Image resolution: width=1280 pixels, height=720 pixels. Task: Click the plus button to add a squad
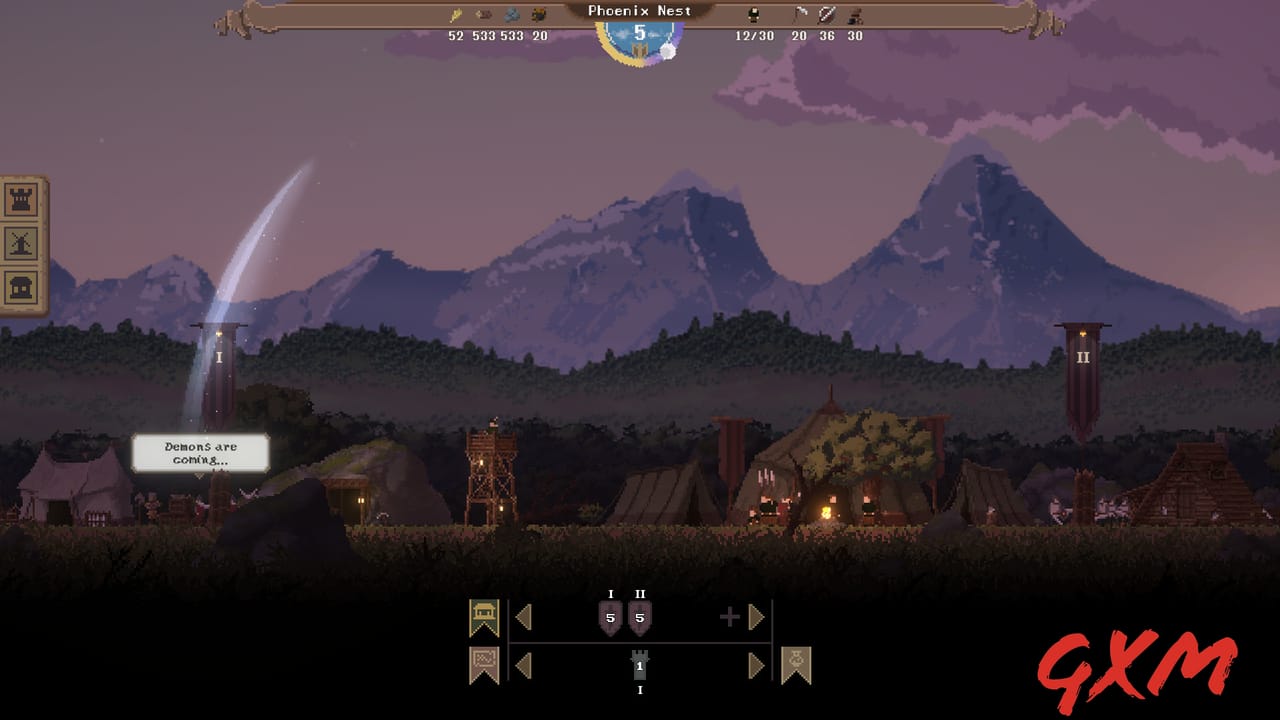point(730,616)
